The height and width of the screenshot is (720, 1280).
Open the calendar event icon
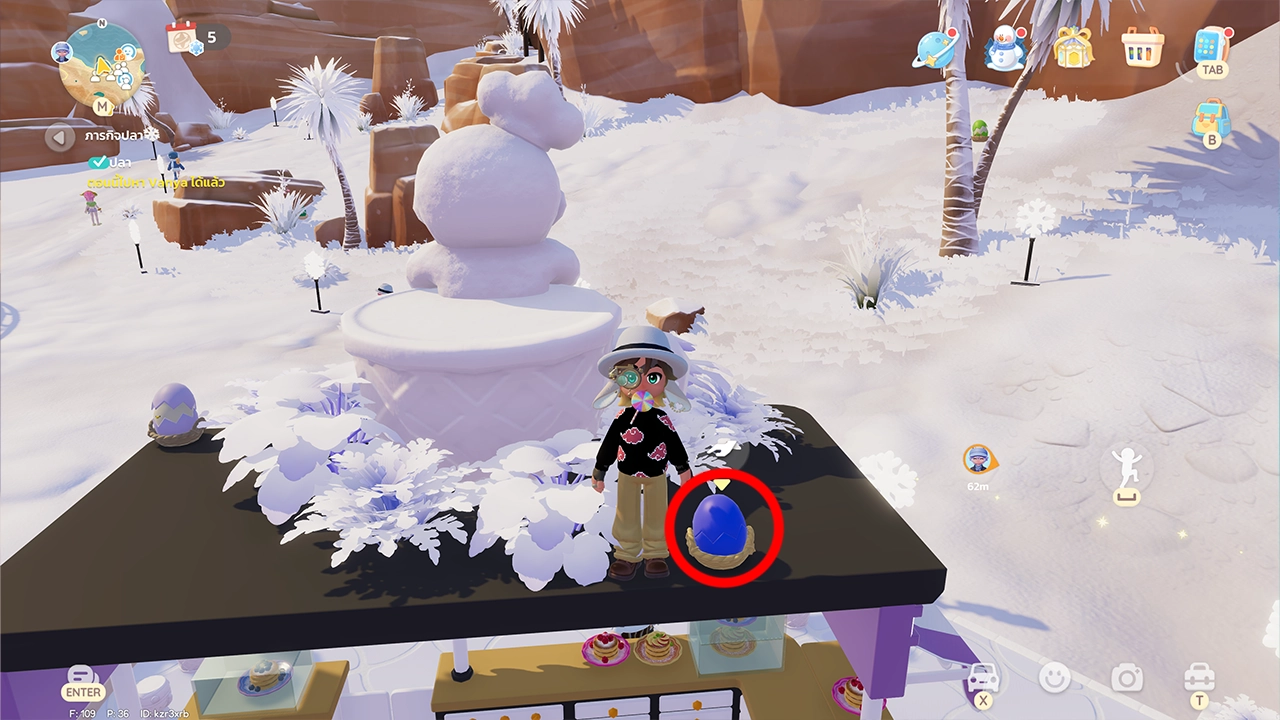click(x=183, y=38)
